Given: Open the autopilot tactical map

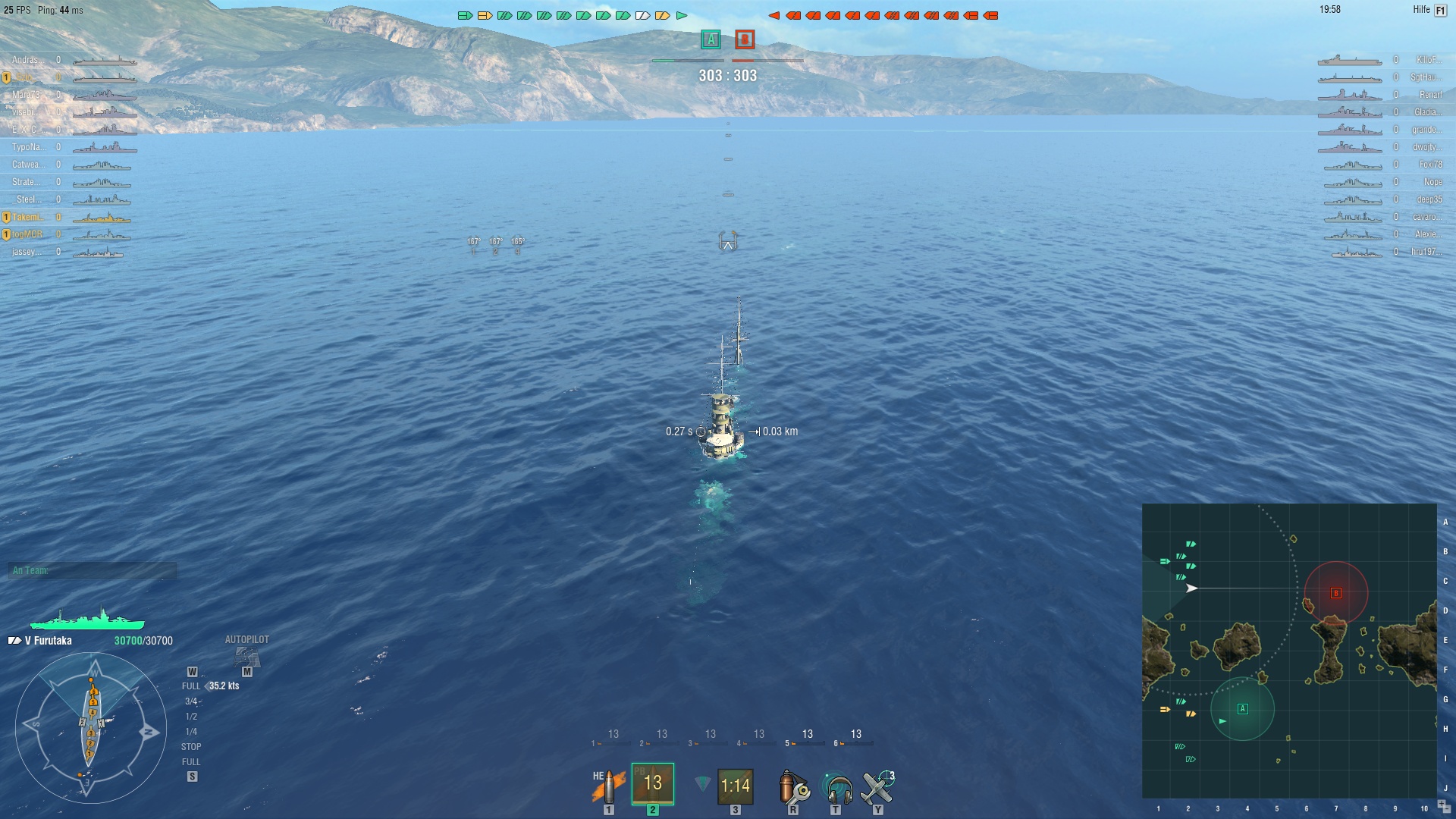Looking at the screenshot, I should (246, 657).
